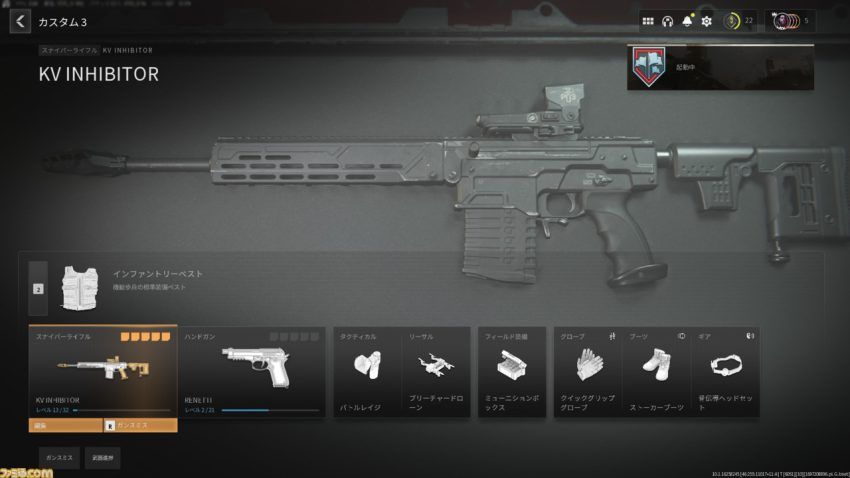Screen dimensions: 850x478
Task: Open the Munitions Box field upgrade slot
Action: [x=511, y=372]
